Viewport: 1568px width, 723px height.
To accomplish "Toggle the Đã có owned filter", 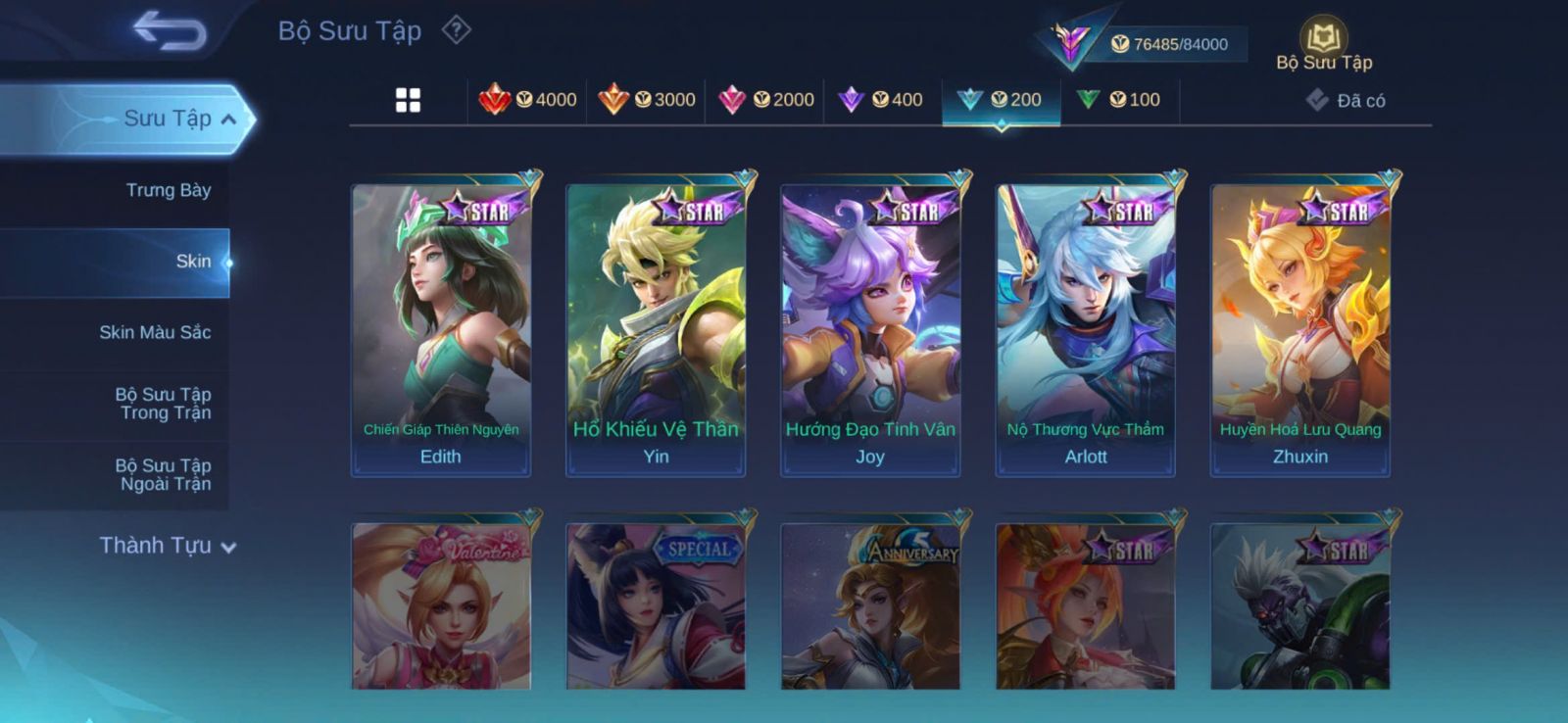I will (x=1346, y=101).
